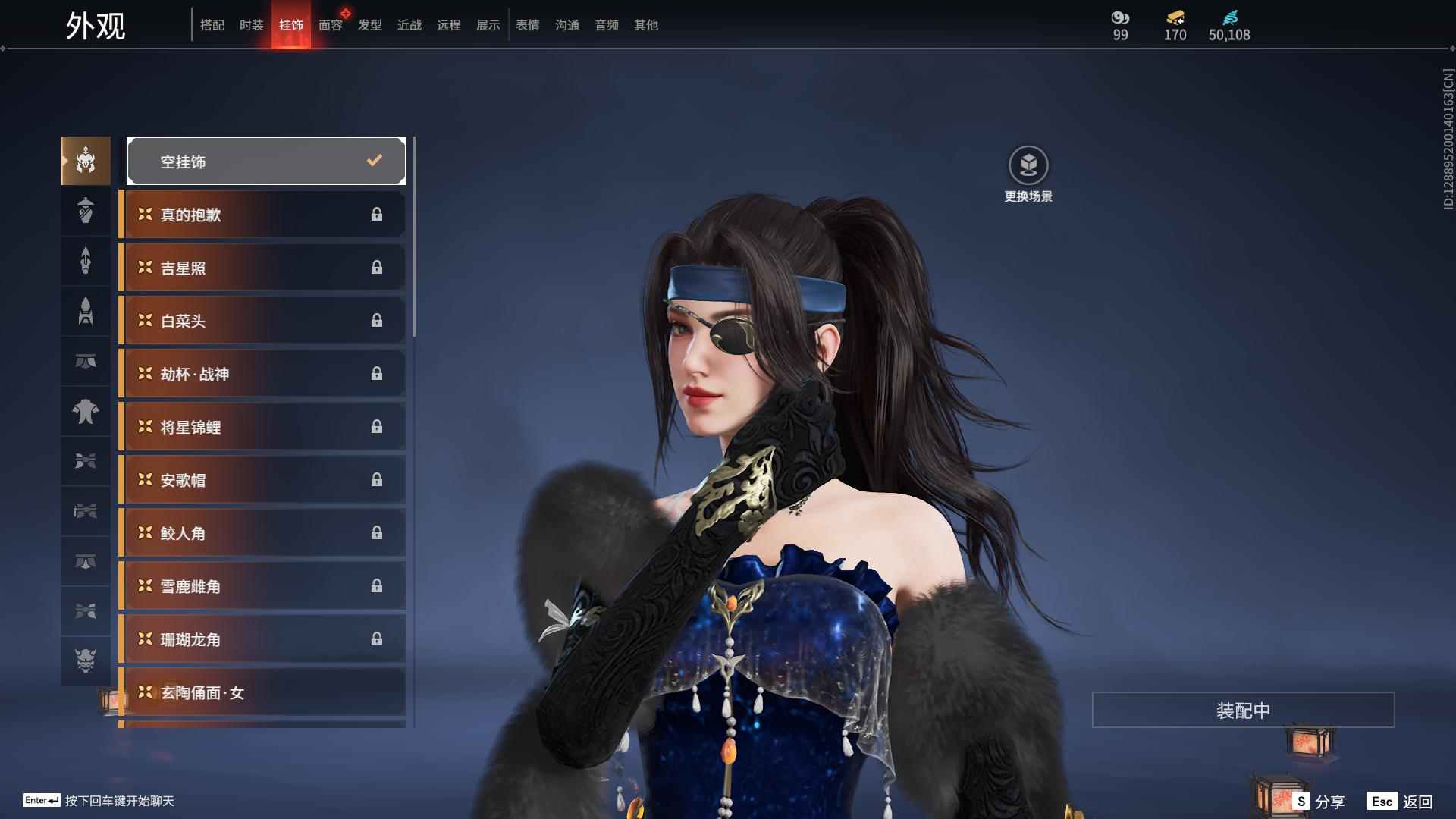Click the 装配中 equip button
This screenshot has height=819, width=1456.
(1243, 710)
